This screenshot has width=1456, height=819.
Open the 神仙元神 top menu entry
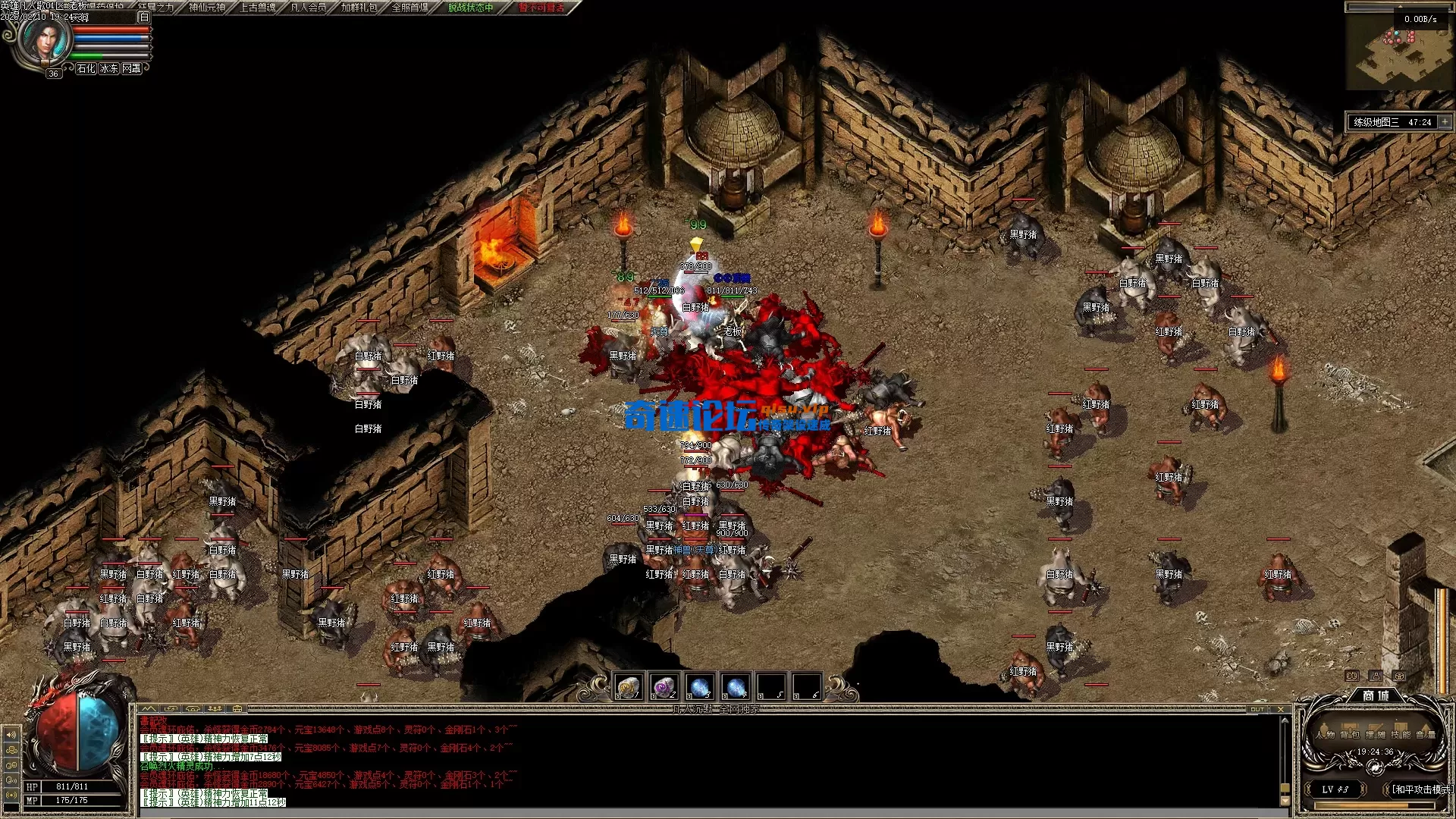(207, 8)
